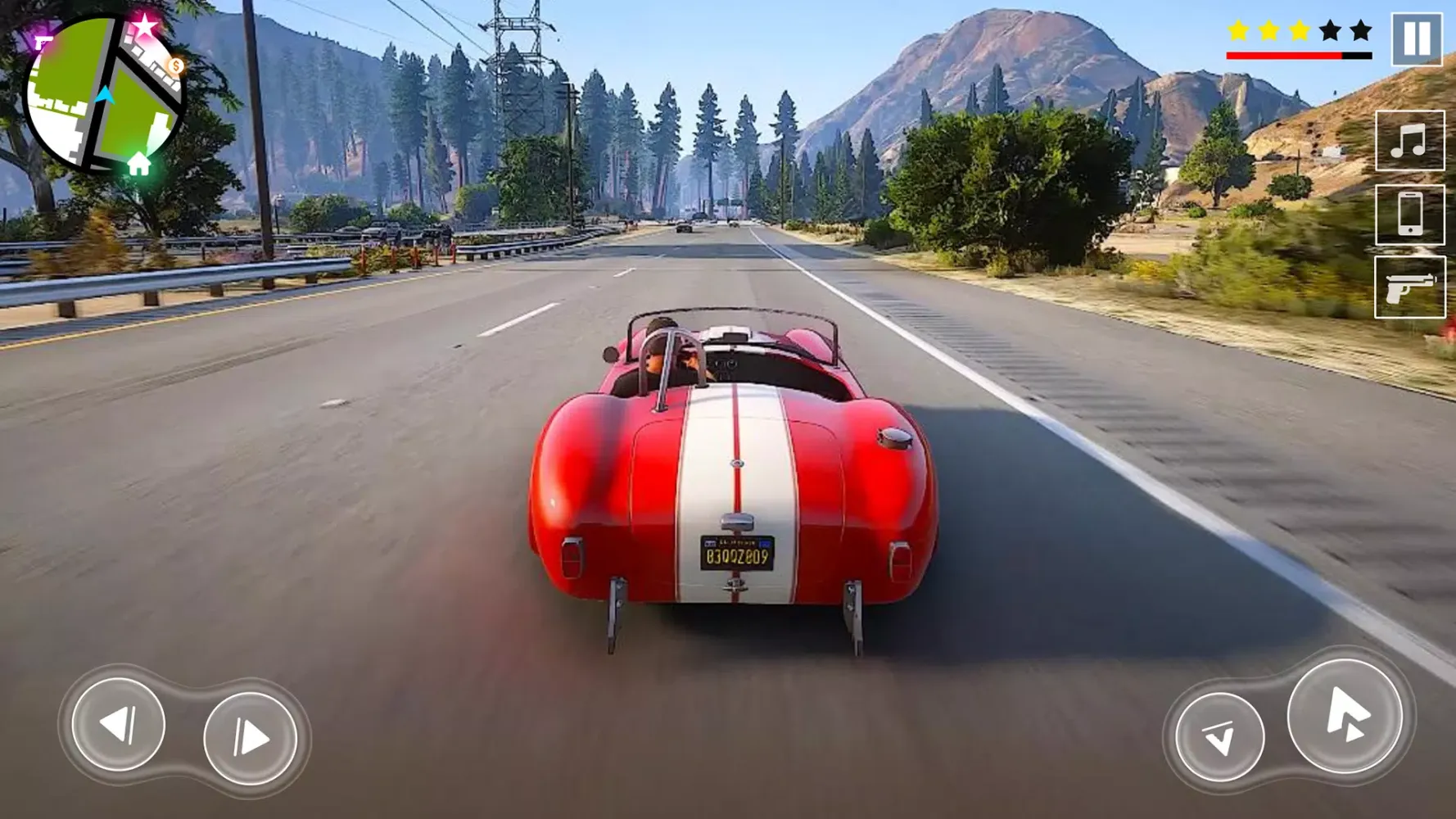Image resolution: width=1456 pixels, height=819 pixels.
Task: Tap the pink star marker on the minimap
Action: pyautogui.click(x=143, y=25)
